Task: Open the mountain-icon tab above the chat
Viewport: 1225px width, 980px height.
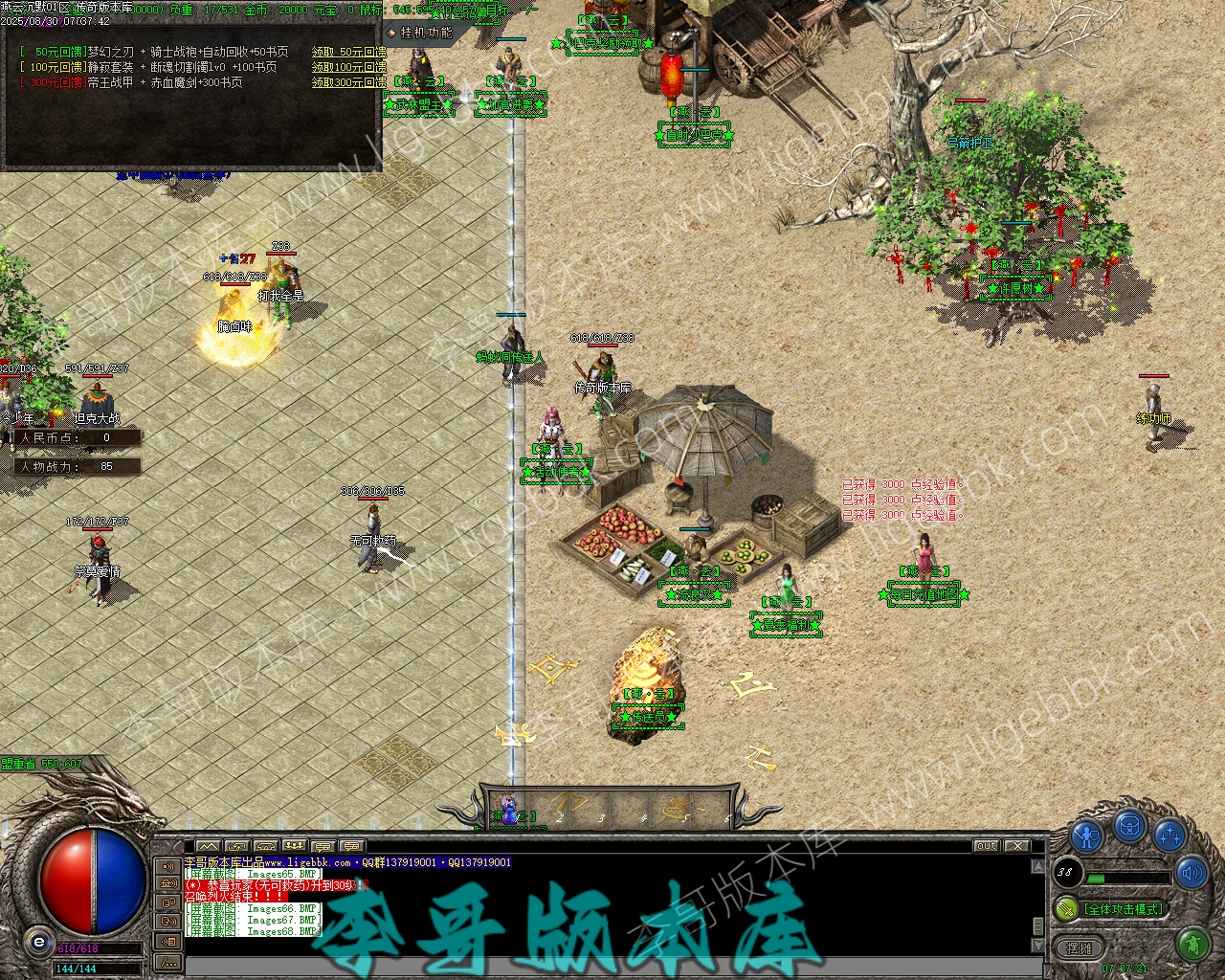Action: coord(208,846)
